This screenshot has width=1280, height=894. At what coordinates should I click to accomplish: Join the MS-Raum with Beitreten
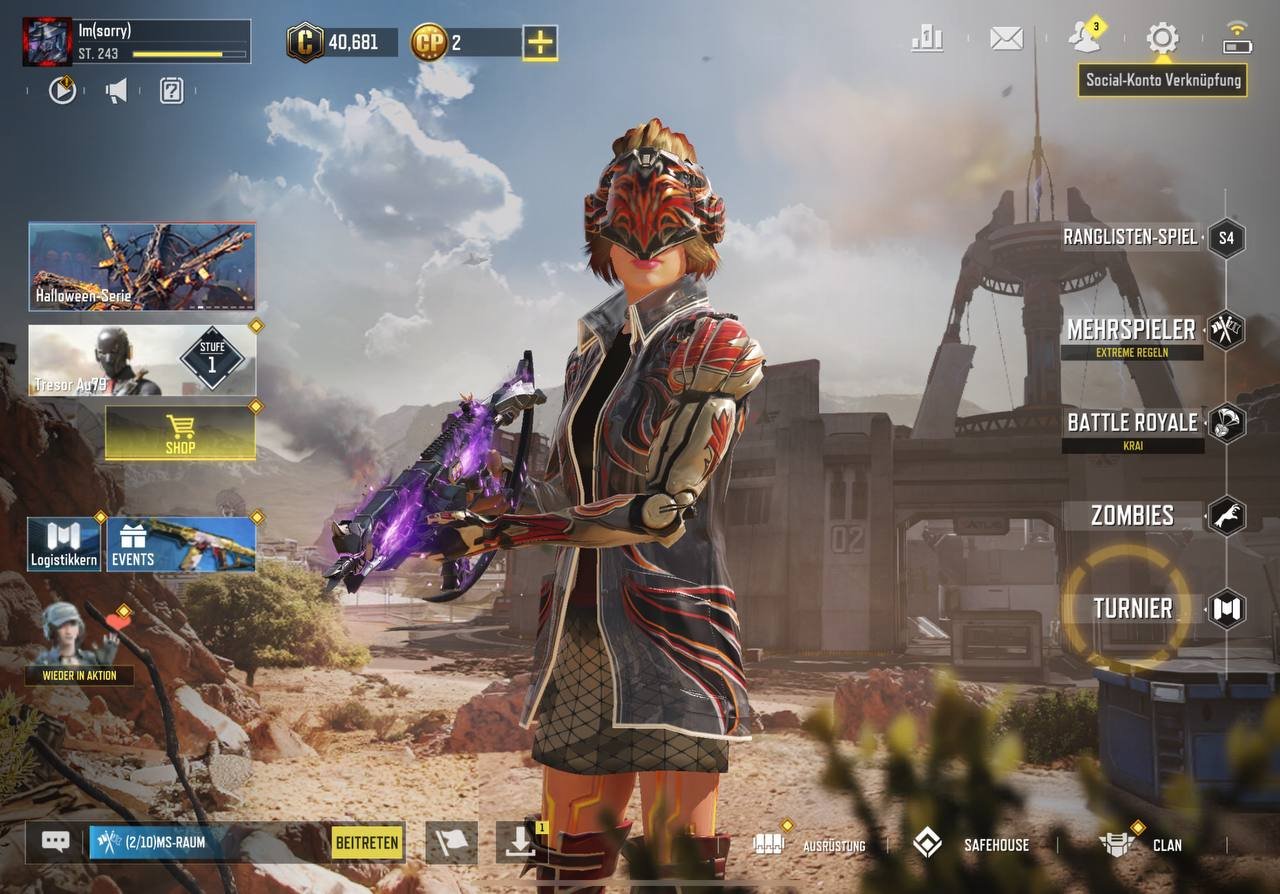coord(367,842)
